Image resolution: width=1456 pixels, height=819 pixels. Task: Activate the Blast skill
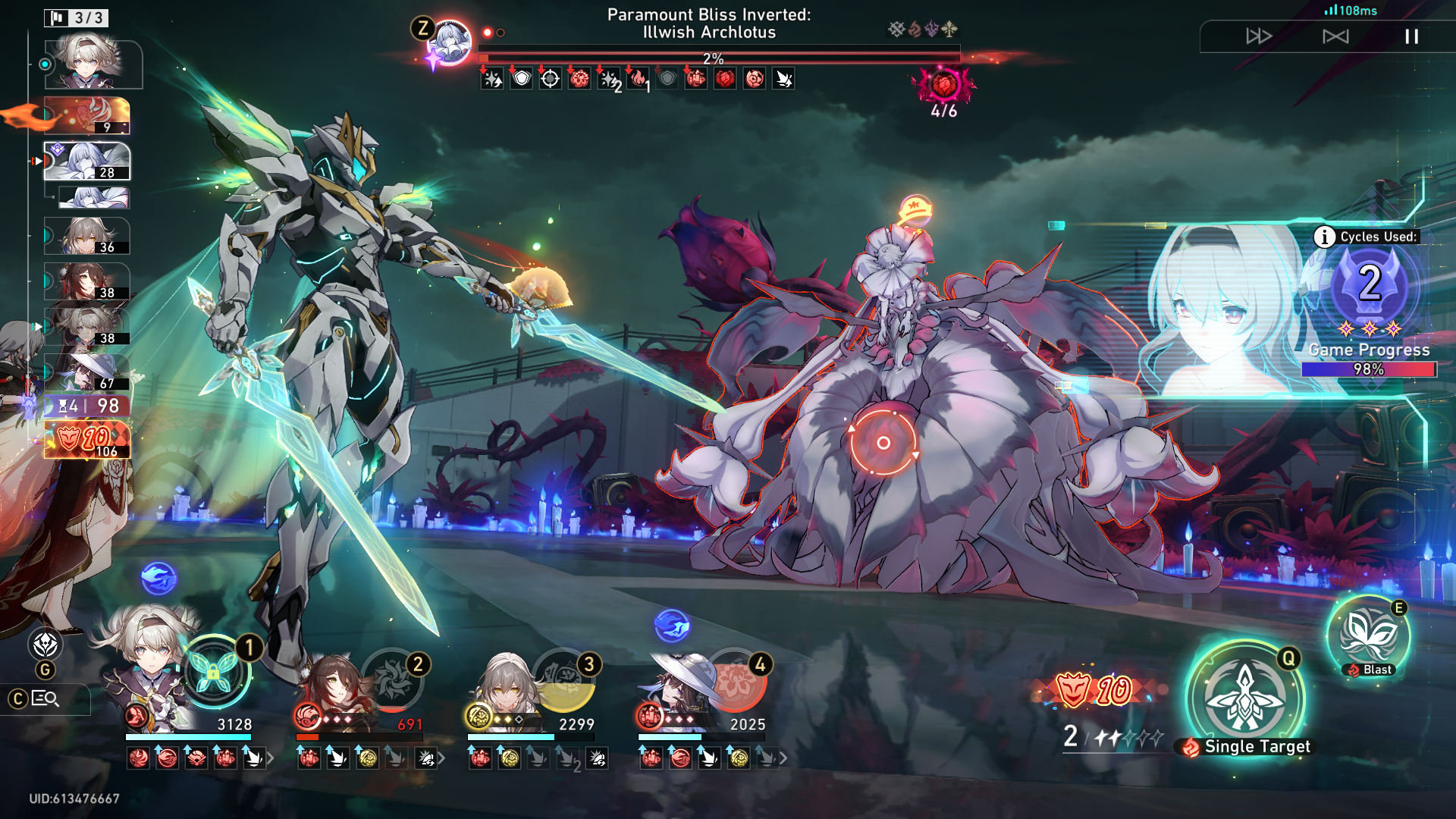[1369, 635]
